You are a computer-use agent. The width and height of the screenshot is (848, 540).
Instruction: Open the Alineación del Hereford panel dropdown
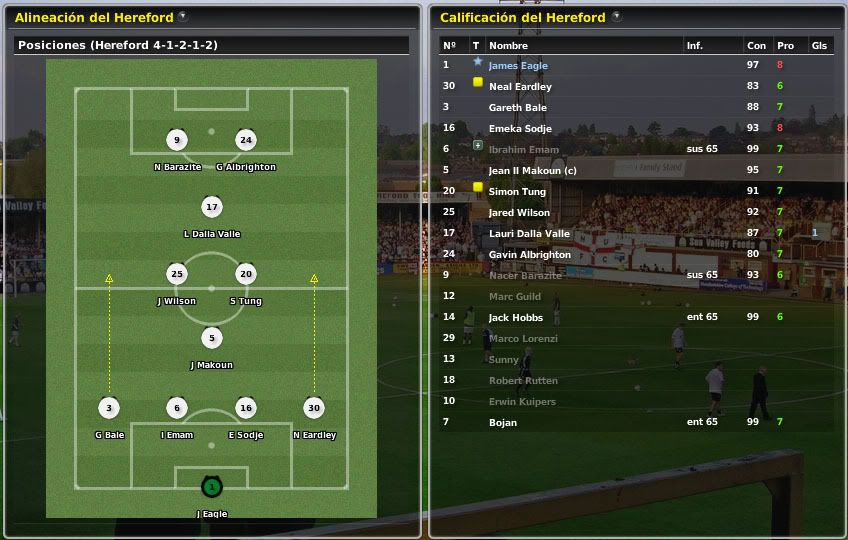click(181, 17)
